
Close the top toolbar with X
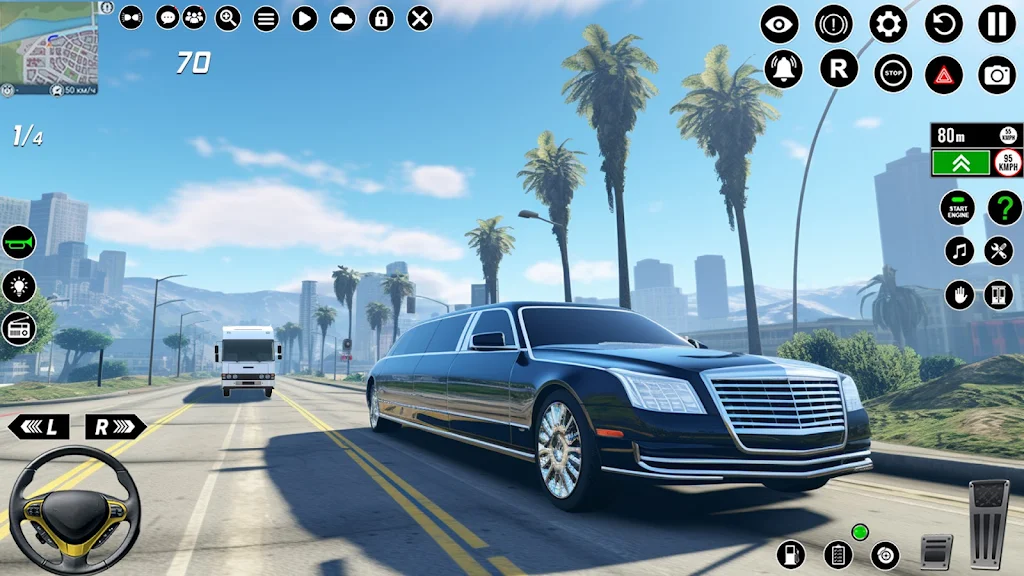pos(421,18)
